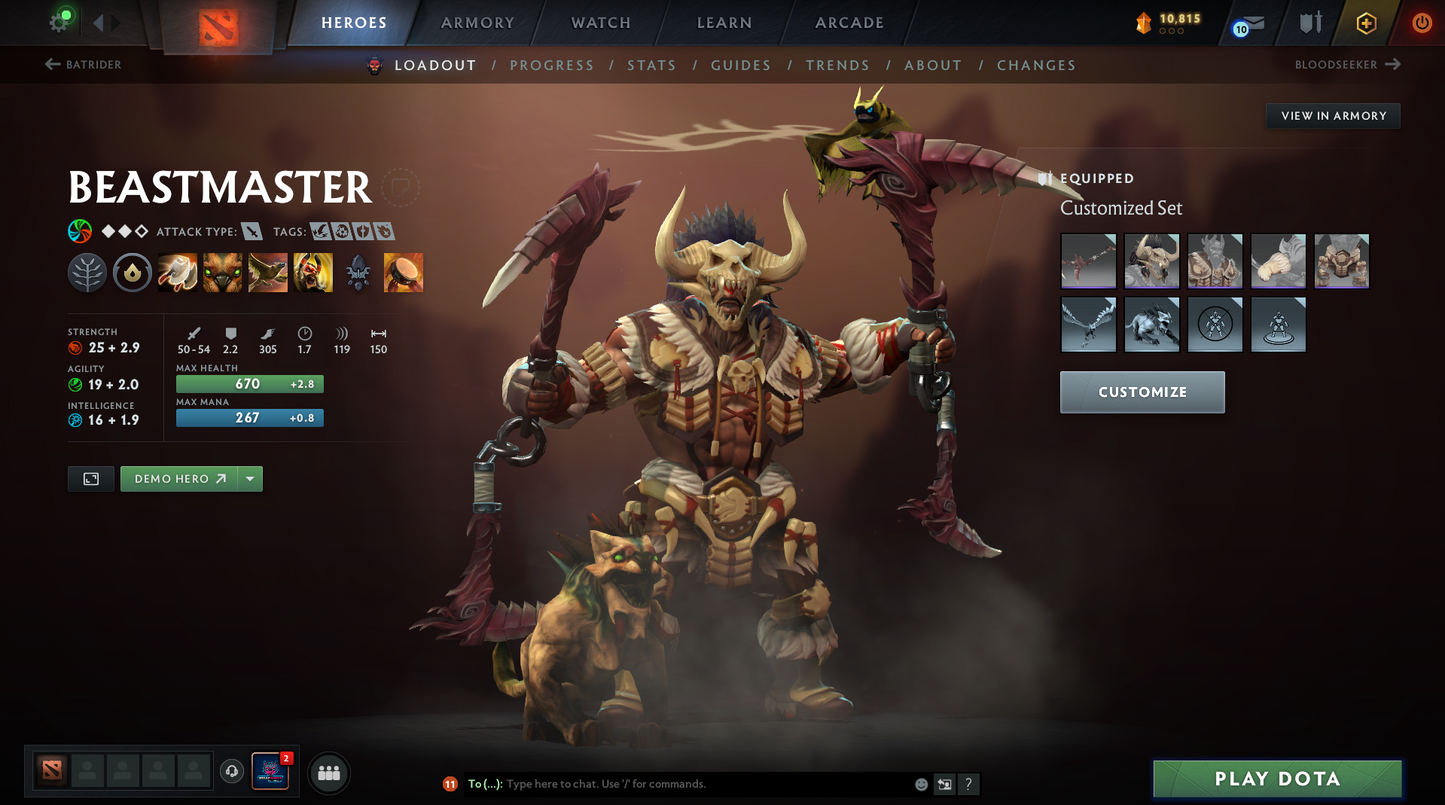Open Beastmaster's talent tree
The image size is (1445, 805).
(x=87, y=271)
